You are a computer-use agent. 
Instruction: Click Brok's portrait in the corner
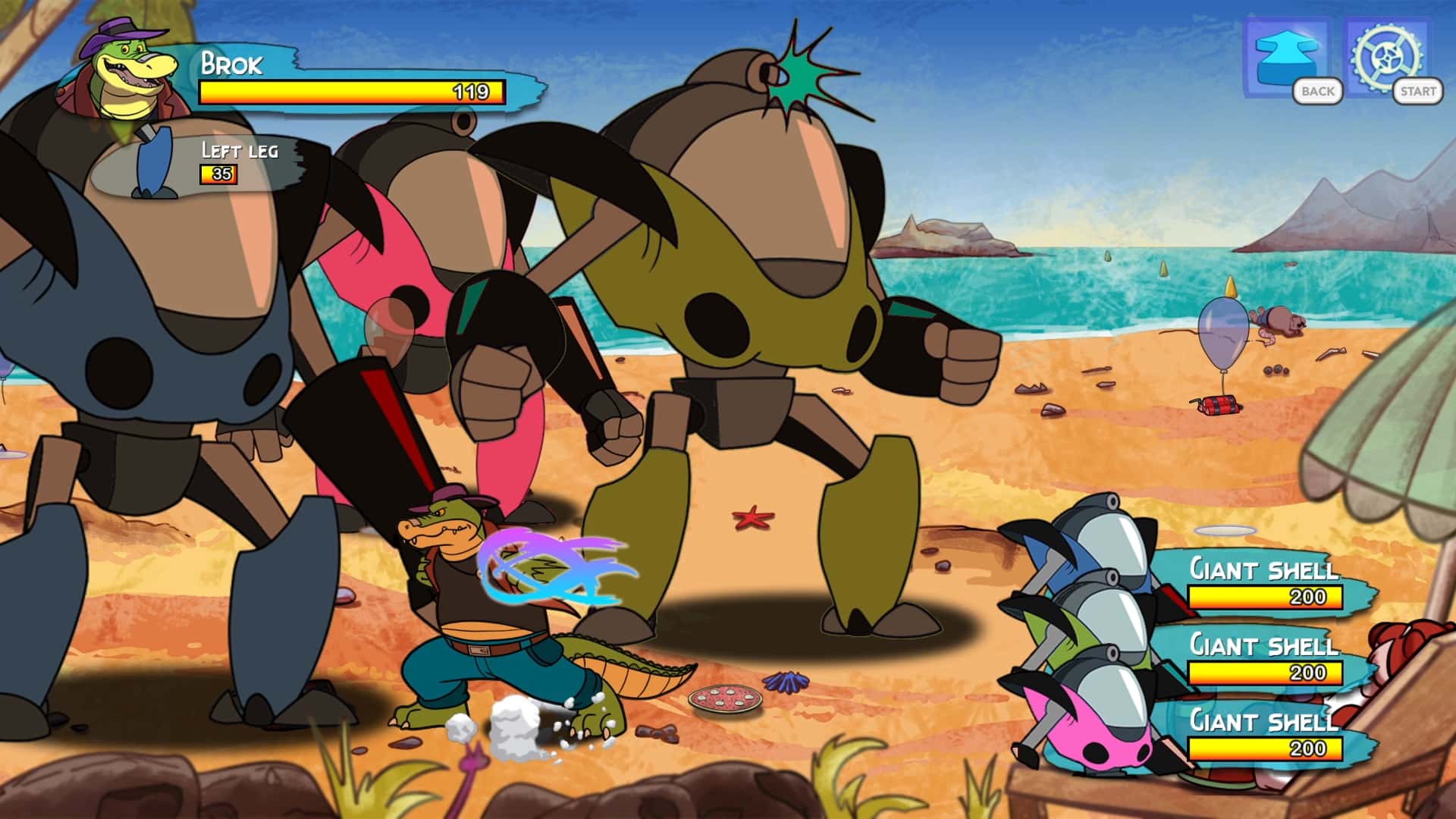pyautogui.click(x=121, y=76)
